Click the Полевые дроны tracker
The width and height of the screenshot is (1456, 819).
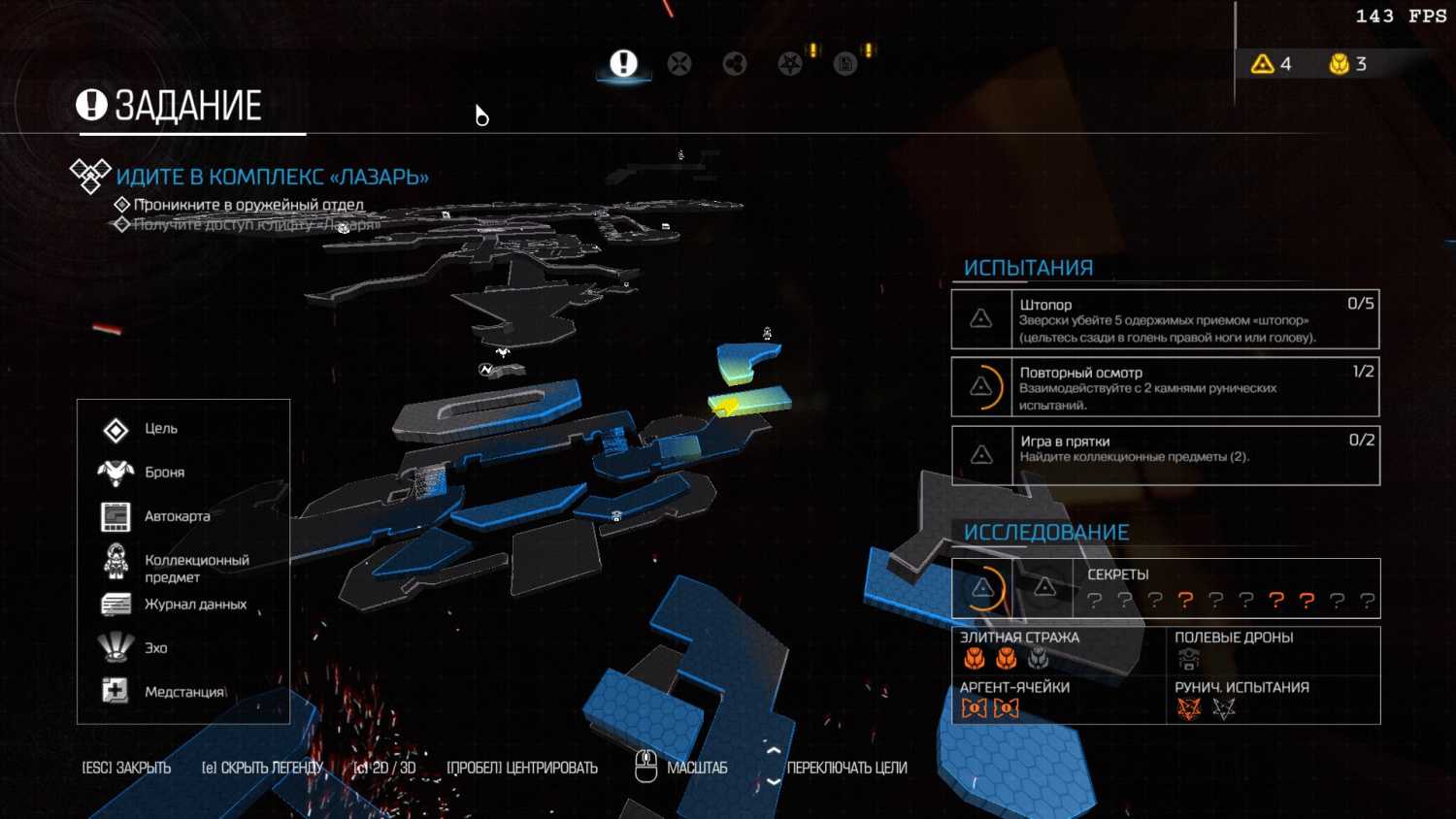coord(1272,650)
